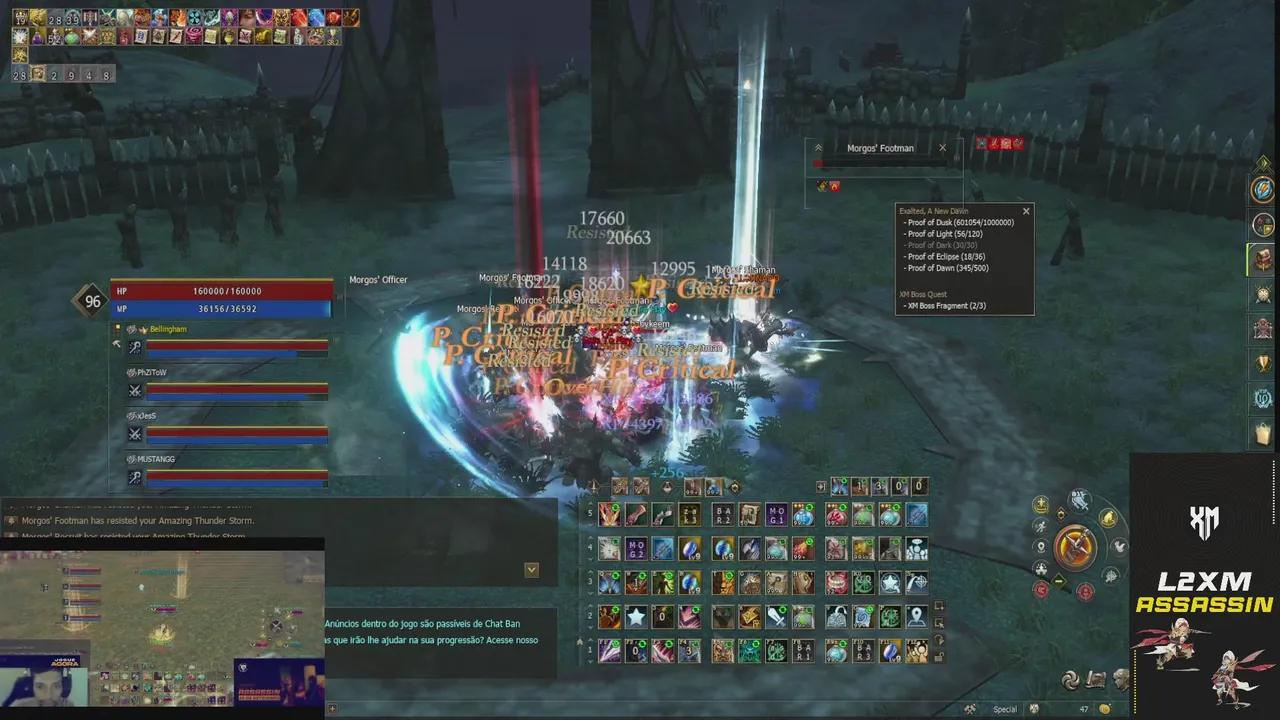The image size is (1280, 720).
Task: Expand the chat window with the down chevron
Action: point(531,570)
